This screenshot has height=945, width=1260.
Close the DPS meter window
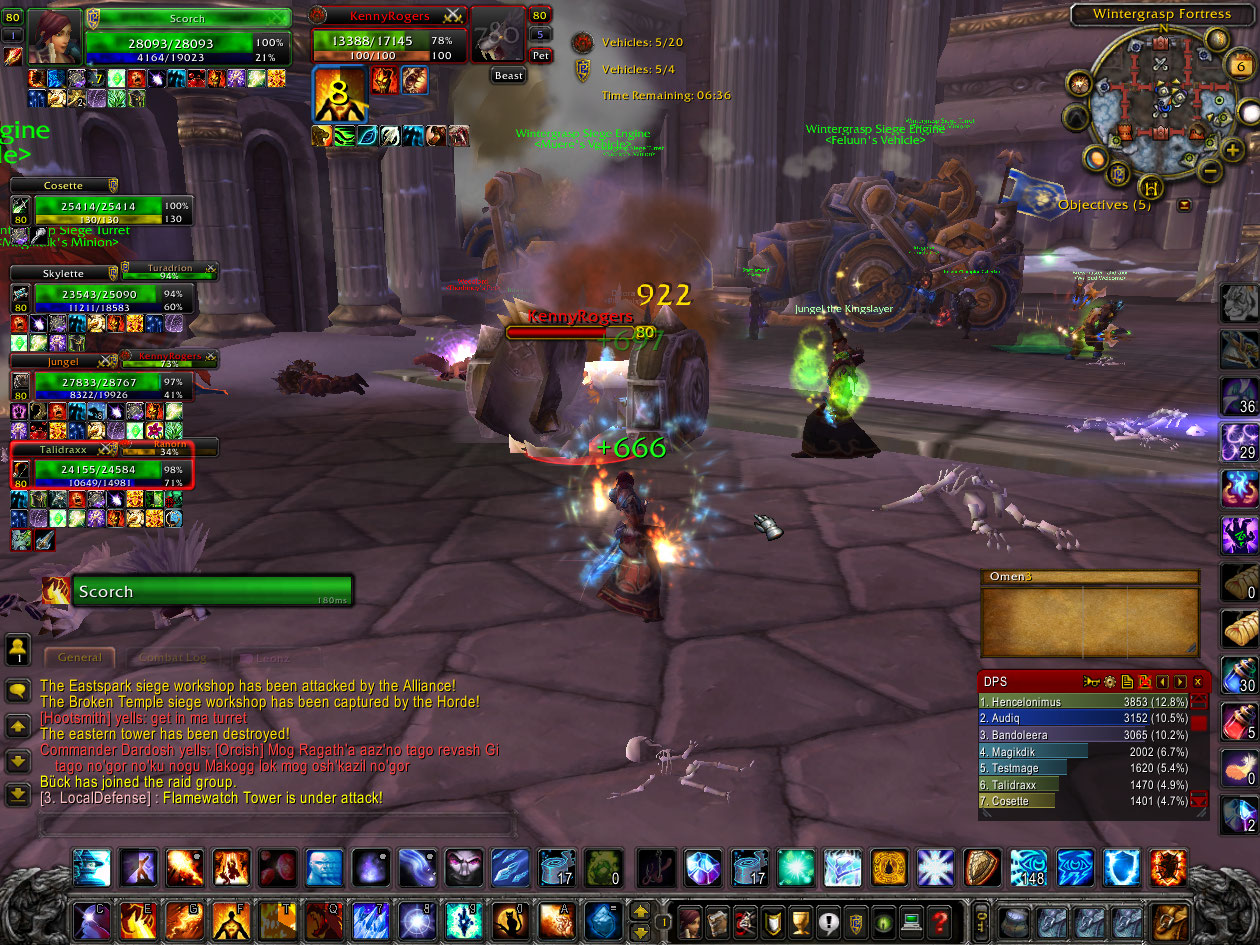point(1197,682)
